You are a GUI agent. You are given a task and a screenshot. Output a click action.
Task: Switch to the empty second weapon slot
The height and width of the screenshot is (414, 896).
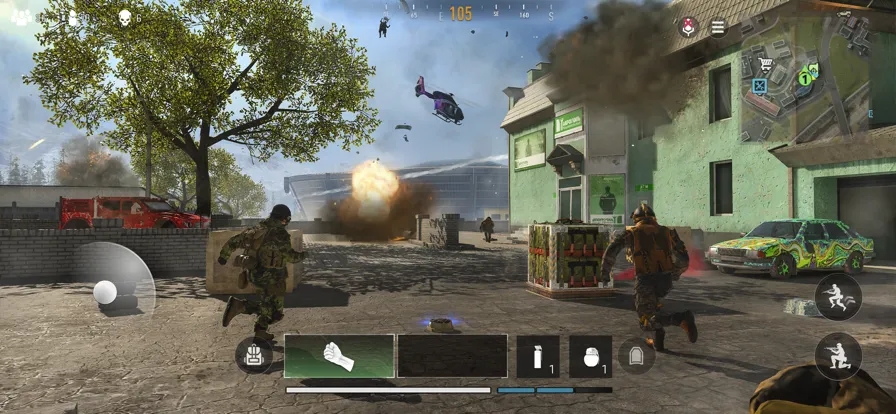[452, 356]
